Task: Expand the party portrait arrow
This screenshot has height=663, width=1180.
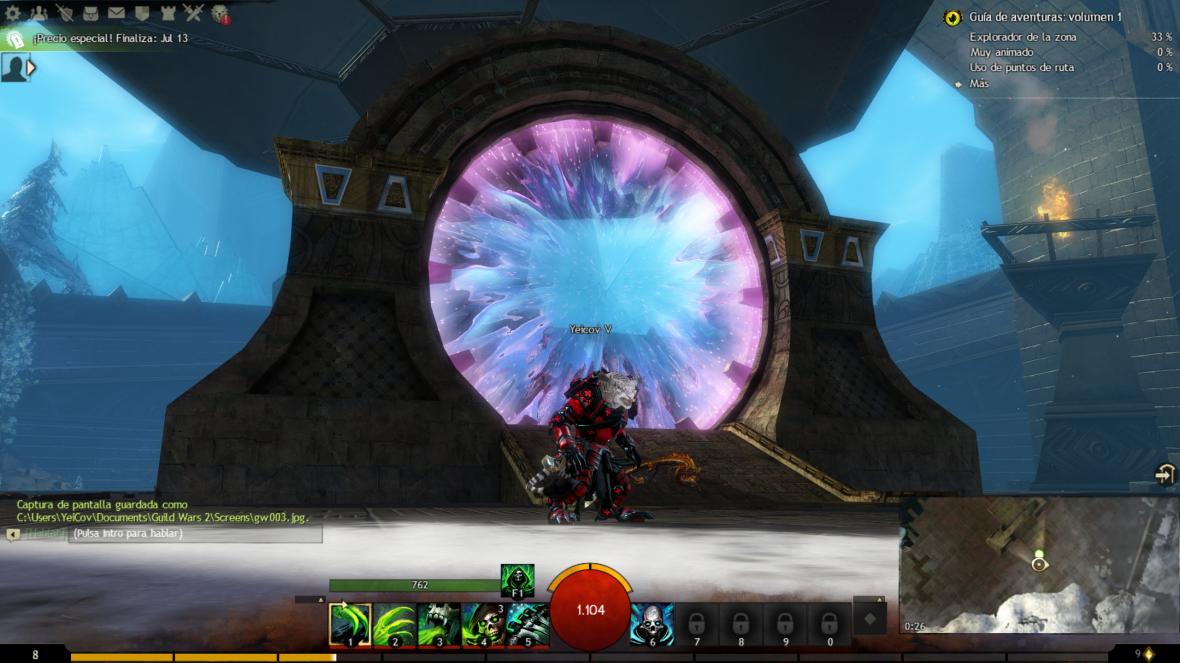Action: [32, 67]
